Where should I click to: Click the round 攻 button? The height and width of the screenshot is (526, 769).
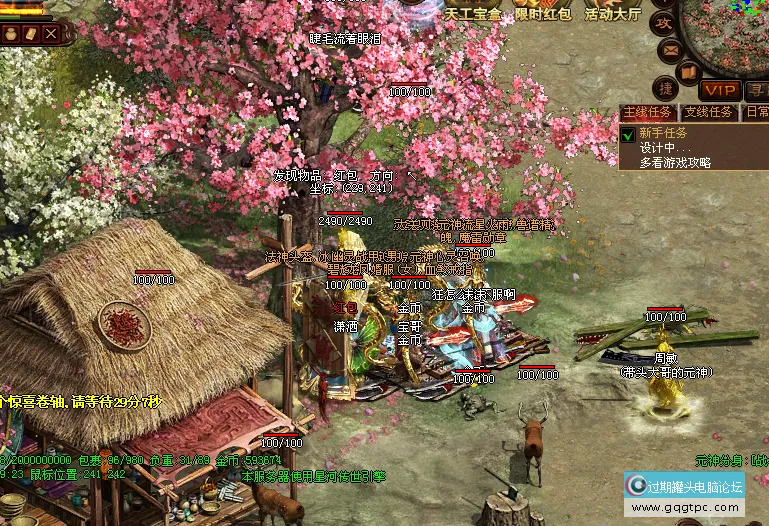tap(663, 22)
